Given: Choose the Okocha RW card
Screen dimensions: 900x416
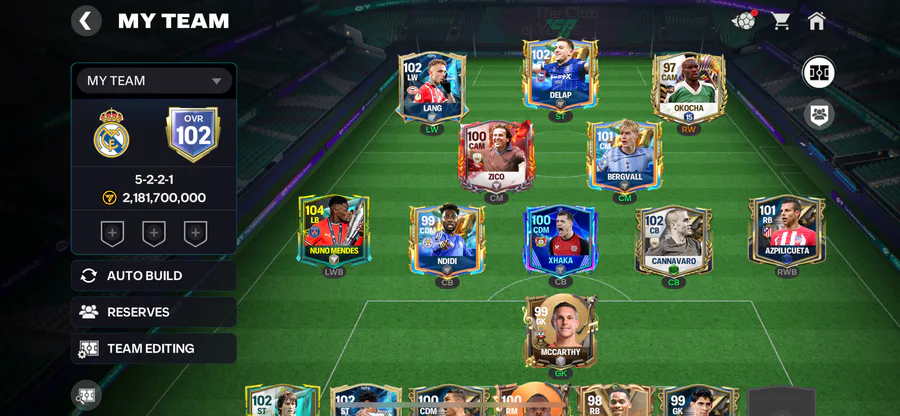Looking at the screenshot, I should coord(688,88).
